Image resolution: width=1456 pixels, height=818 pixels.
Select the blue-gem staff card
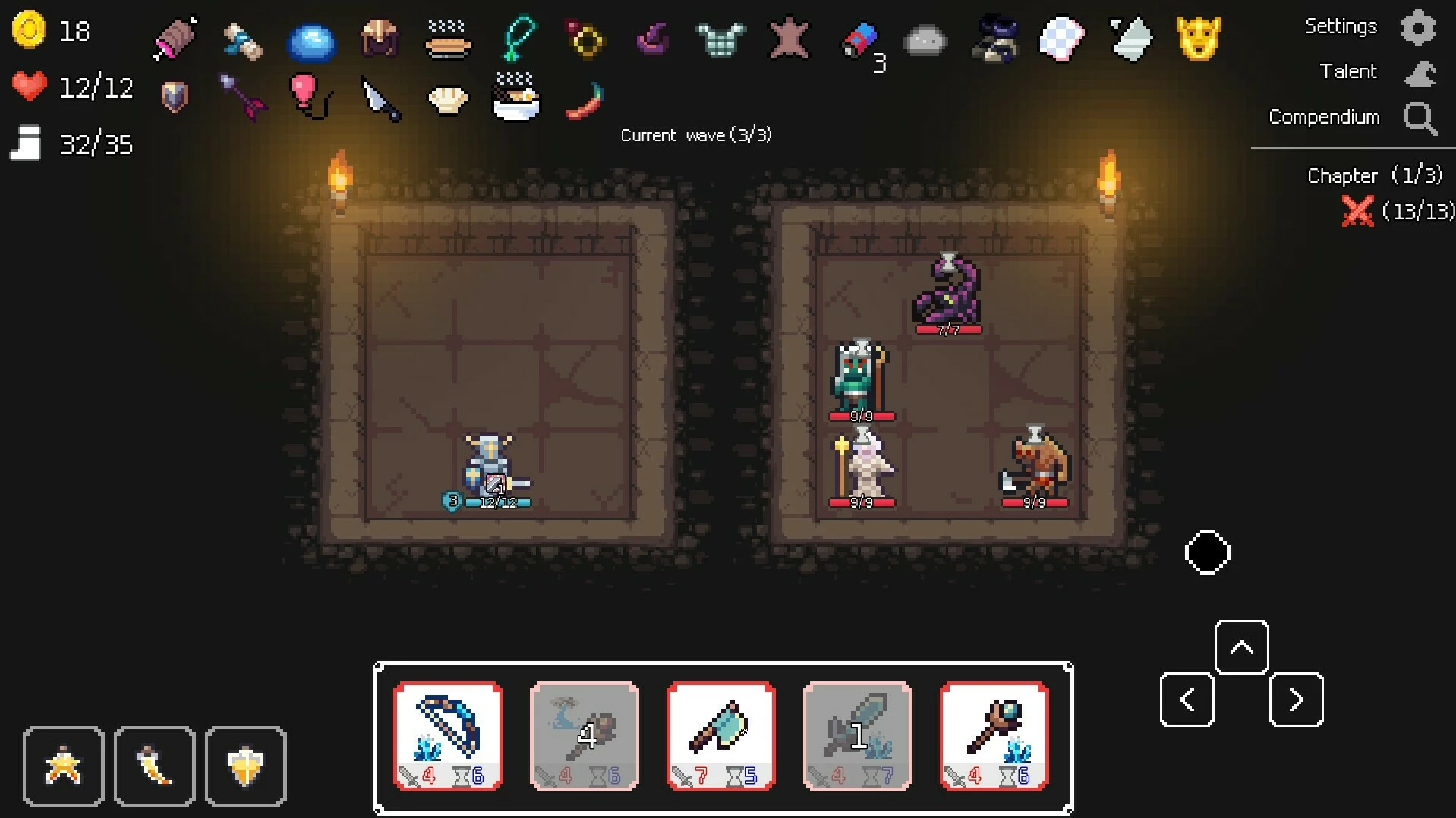(x=994, y=735)
